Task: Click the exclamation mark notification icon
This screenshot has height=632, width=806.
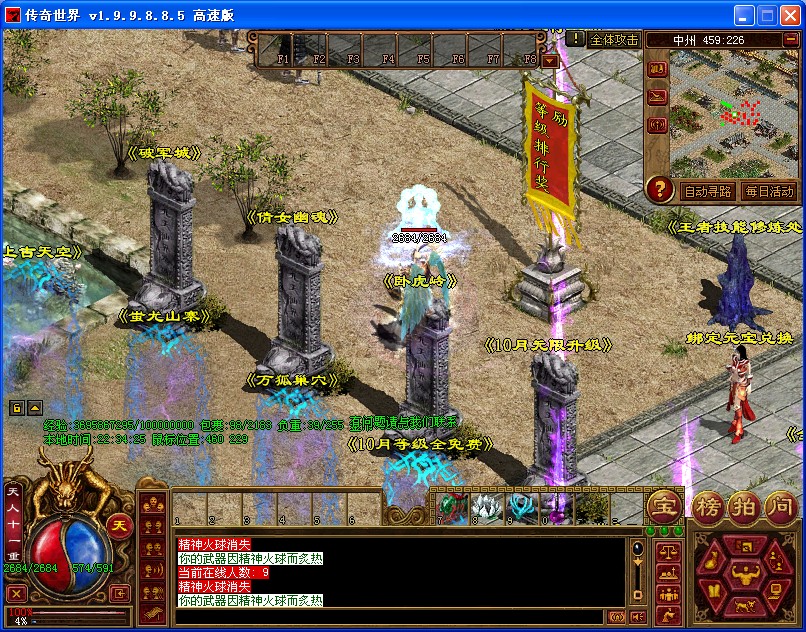Action: point(576,38)
